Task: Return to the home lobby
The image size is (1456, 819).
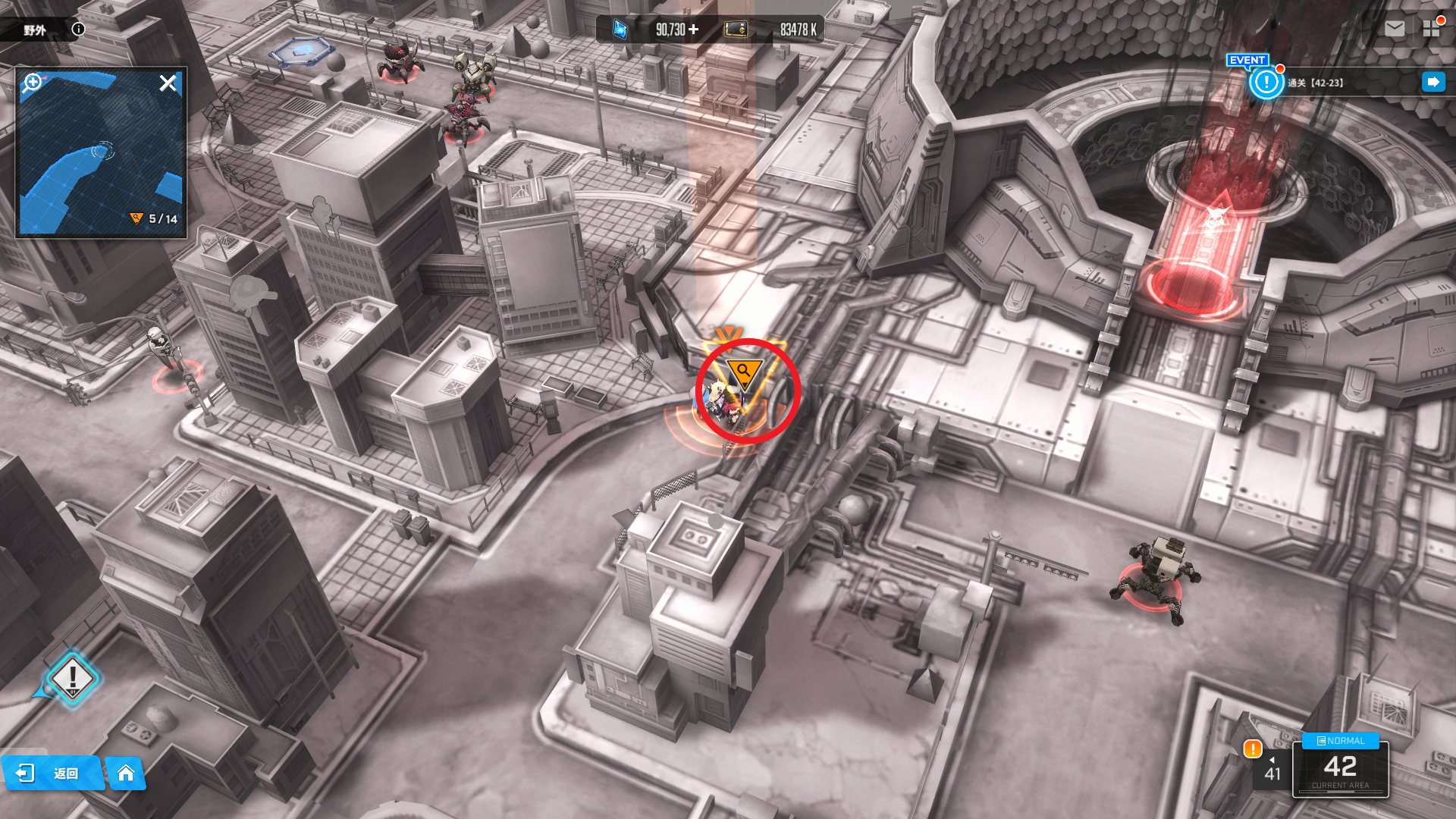Action: (126, 773)
